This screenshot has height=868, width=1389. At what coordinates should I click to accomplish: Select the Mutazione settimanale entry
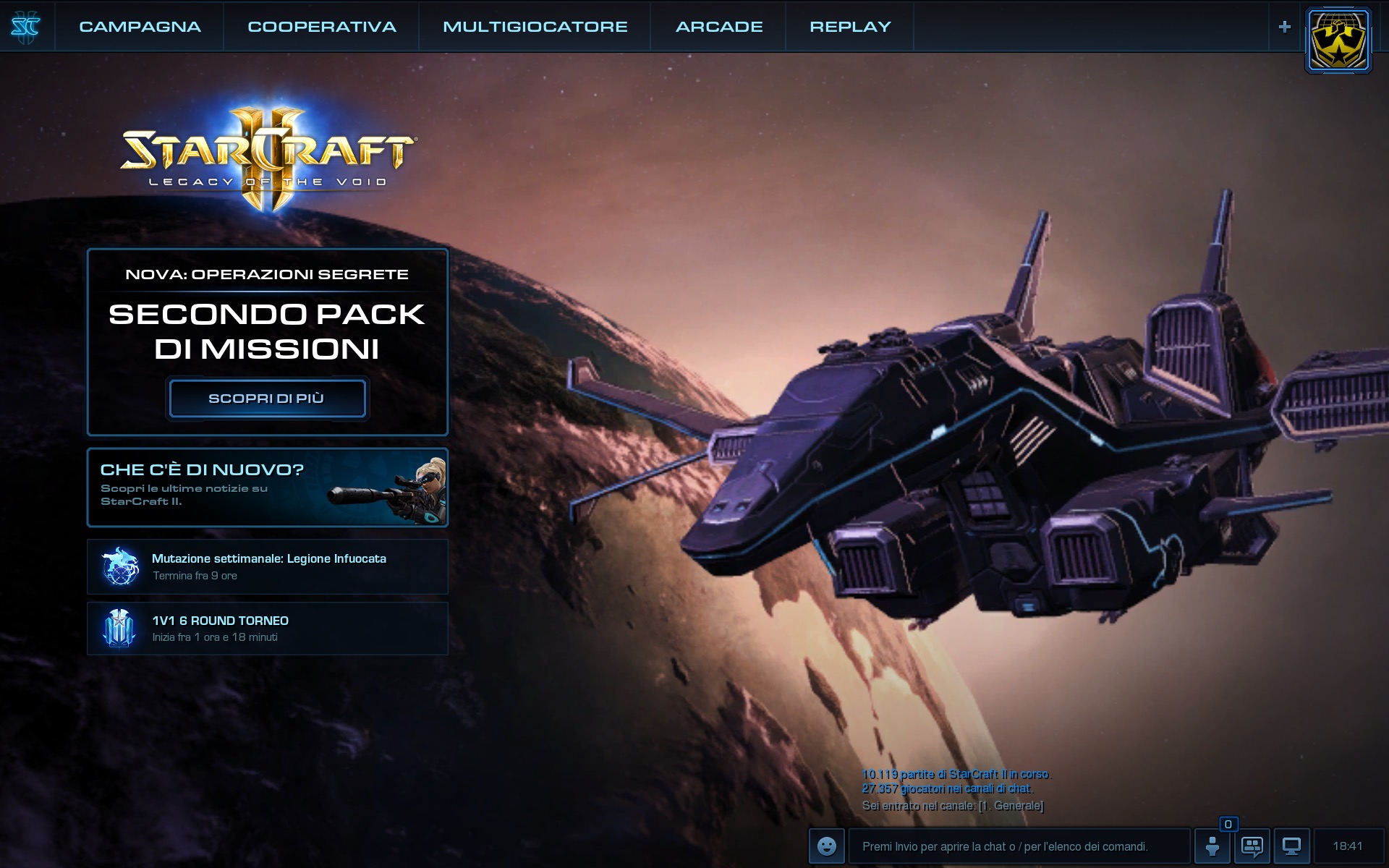(x=267, y=566)
